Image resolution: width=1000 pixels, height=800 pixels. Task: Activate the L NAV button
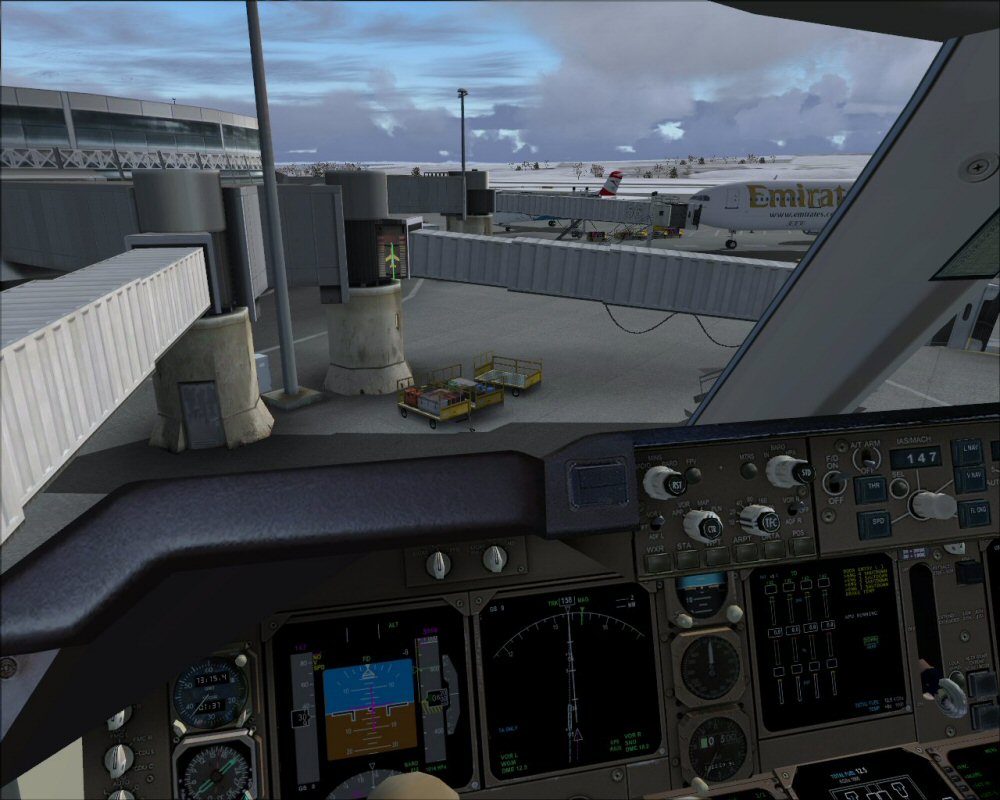point(968,450)
